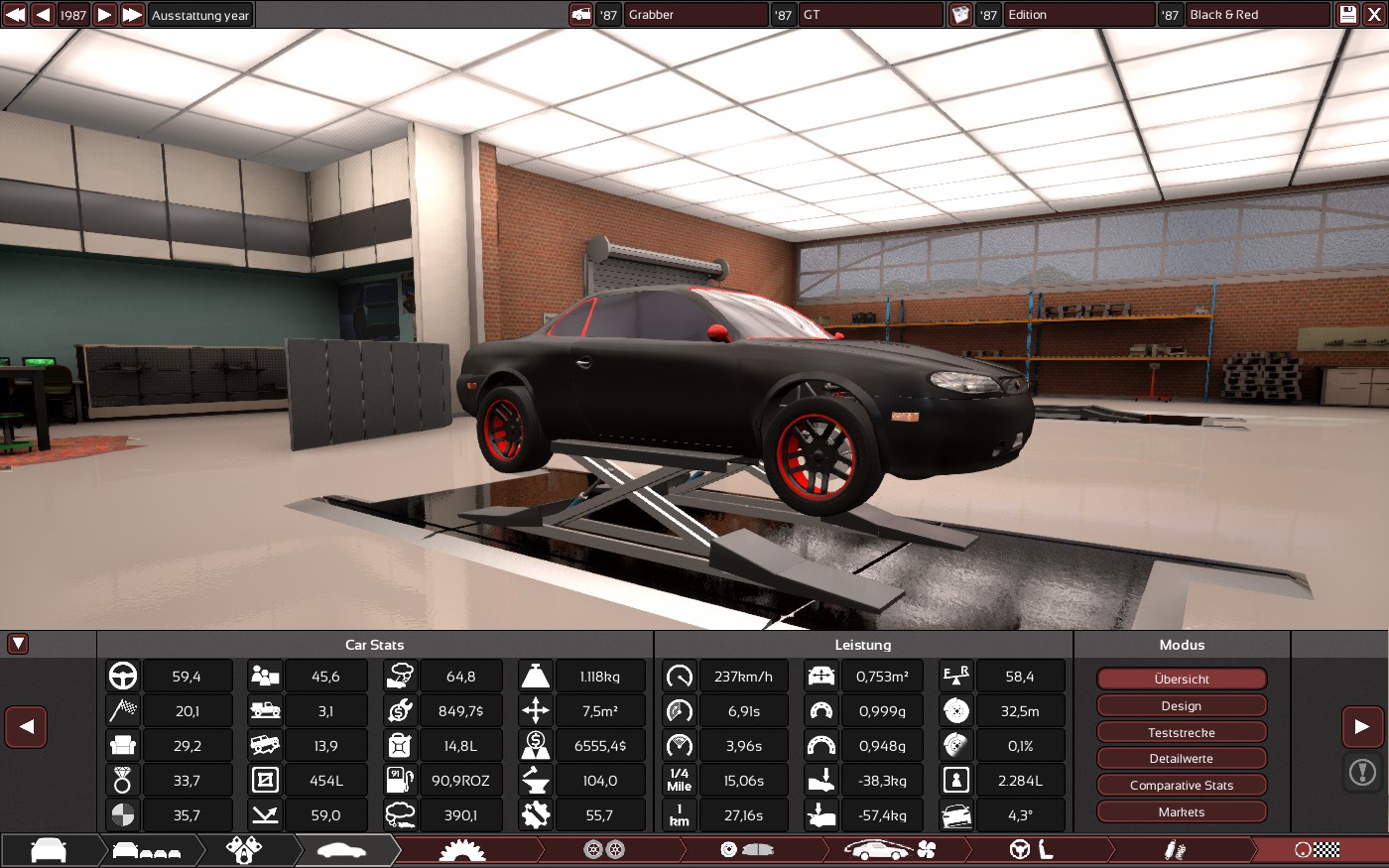The image size is (1389, 868).
Task: Switch to the wheels and tires tab
Action: point(603,850)
